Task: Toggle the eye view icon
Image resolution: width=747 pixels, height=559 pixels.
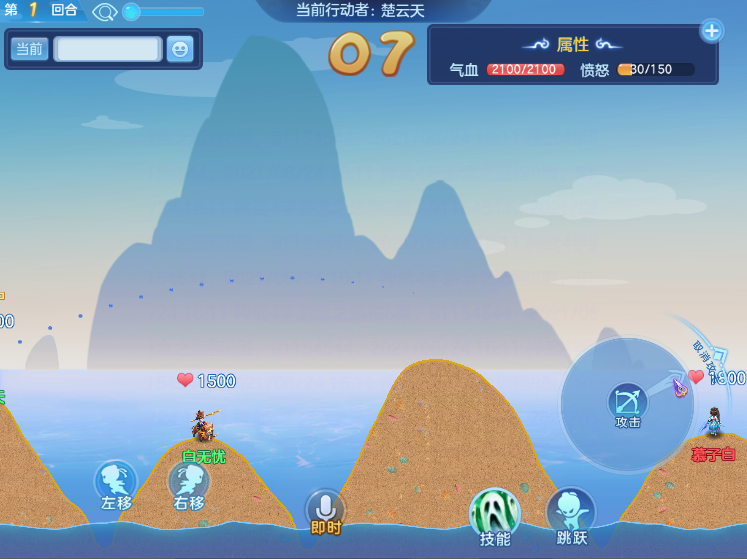Action: tap(105, 12)
